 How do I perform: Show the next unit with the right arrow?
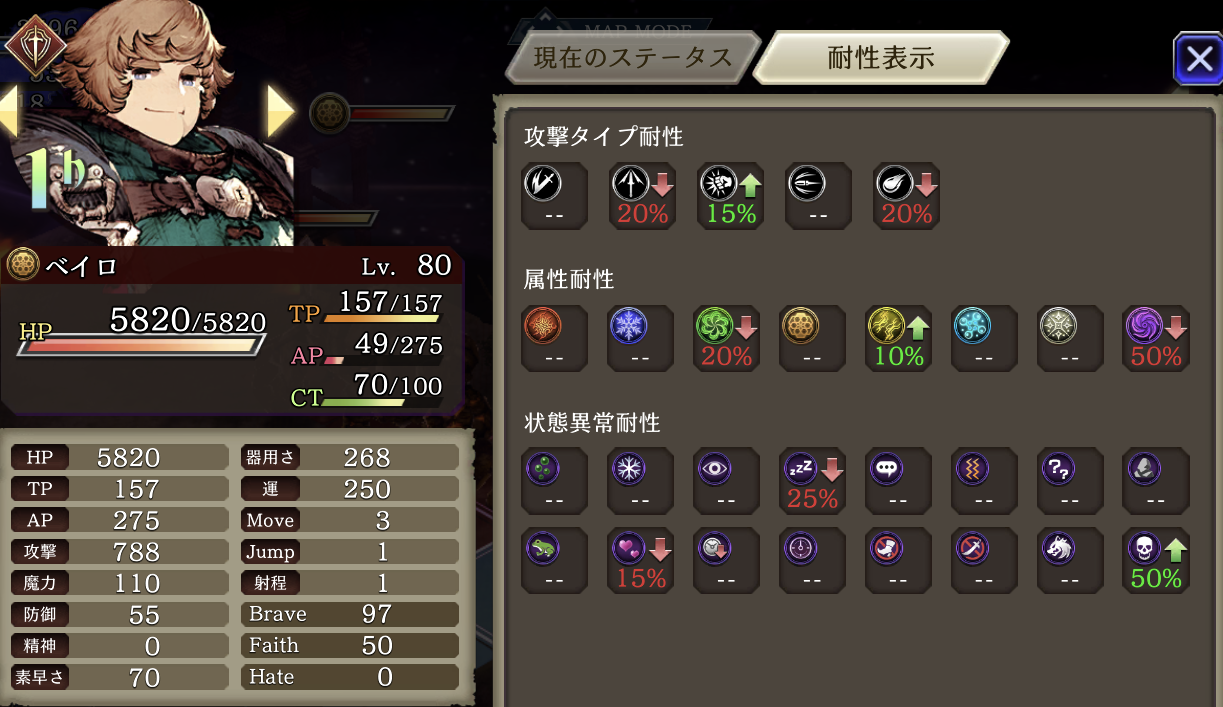pyautogui.click(x=280, y=111)
